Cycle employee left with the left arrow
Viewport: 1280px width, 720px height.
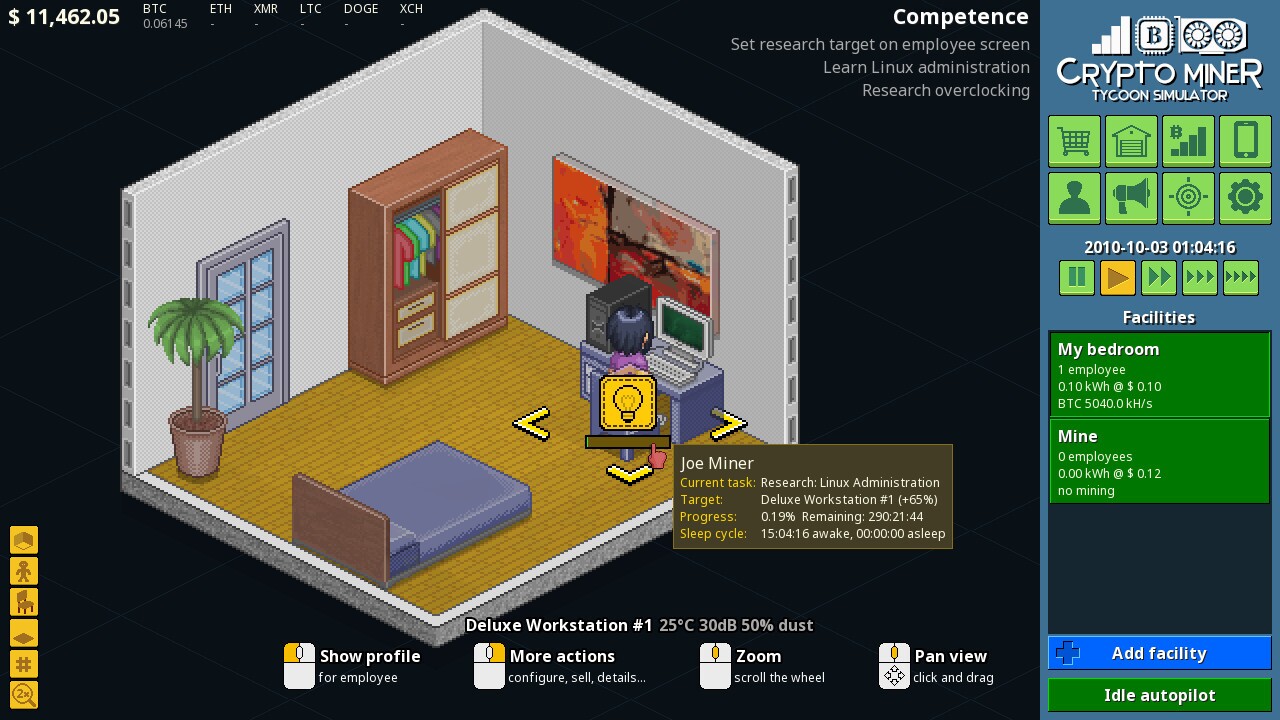531,424
